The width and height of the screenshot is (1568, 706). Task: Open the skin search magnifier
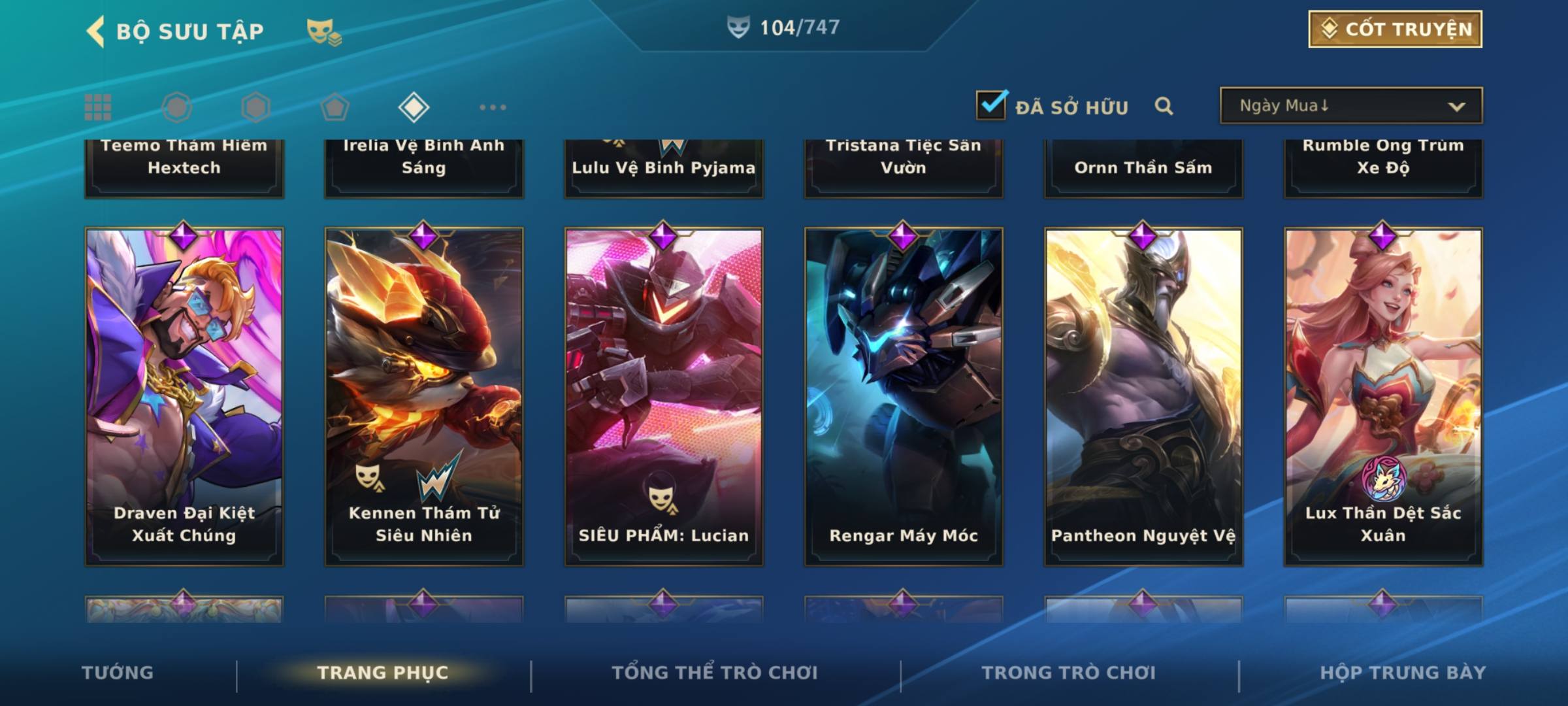pos(1164,106)
